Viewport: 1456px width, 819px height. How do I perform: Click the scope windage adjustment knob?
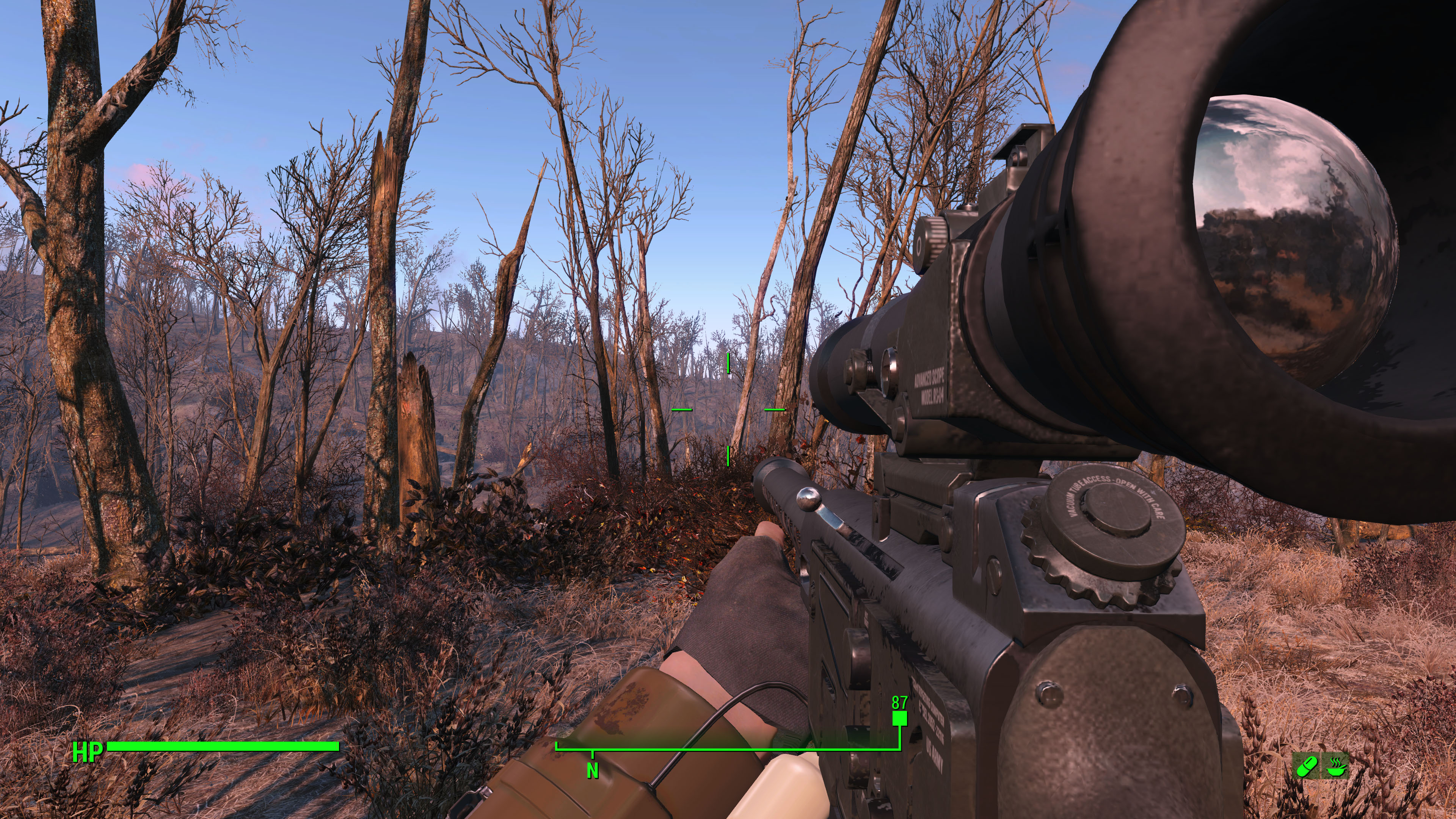pyautogui.click(x=930, y=240)
